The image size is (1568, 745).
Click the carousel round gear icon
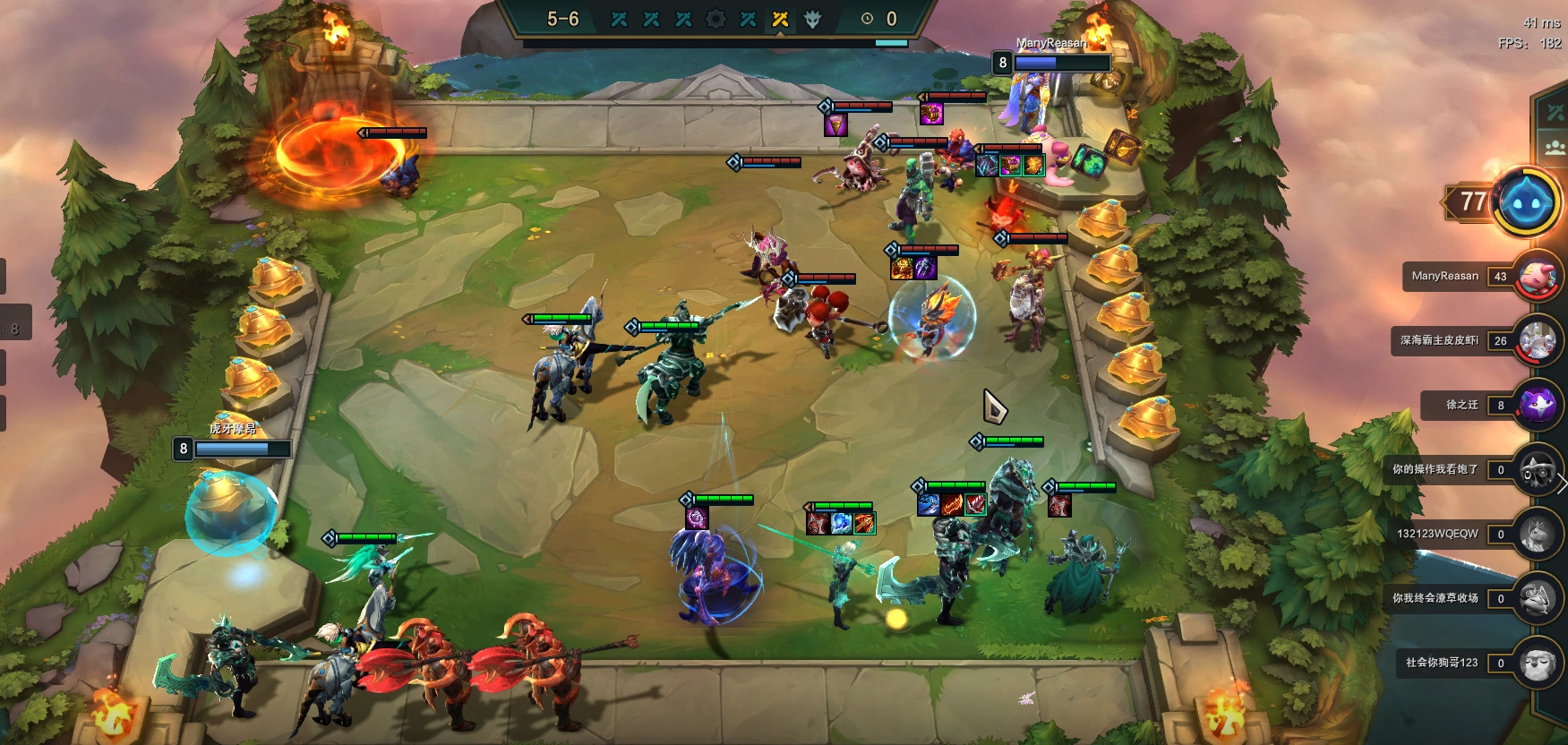(x=715, y=19)
